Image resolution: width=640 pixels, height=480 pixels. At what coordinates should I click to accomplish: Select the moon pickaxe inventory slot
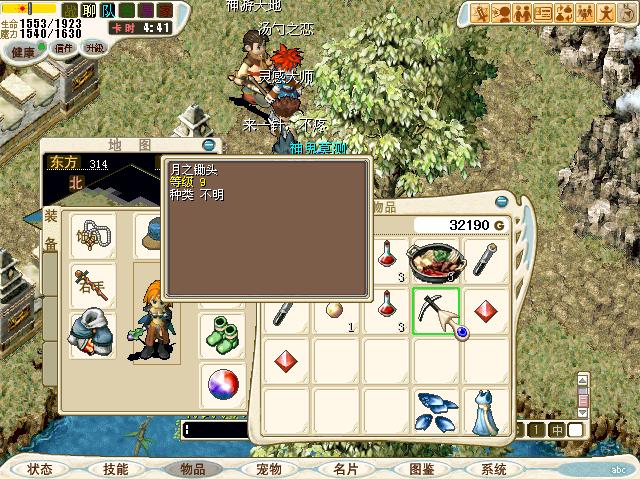436,311
